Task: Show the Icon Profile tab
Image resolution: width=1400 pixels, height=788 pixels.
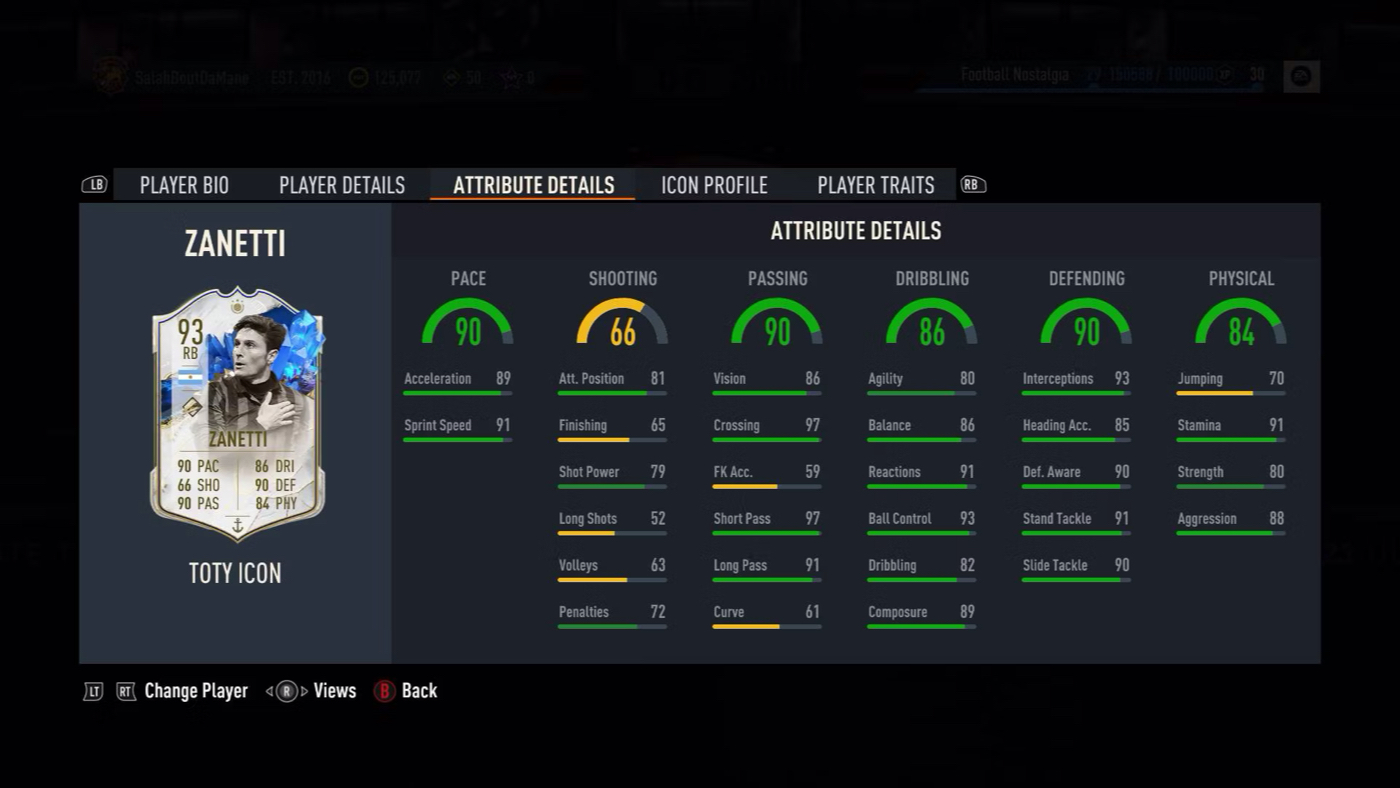Action: click(714, 185)
